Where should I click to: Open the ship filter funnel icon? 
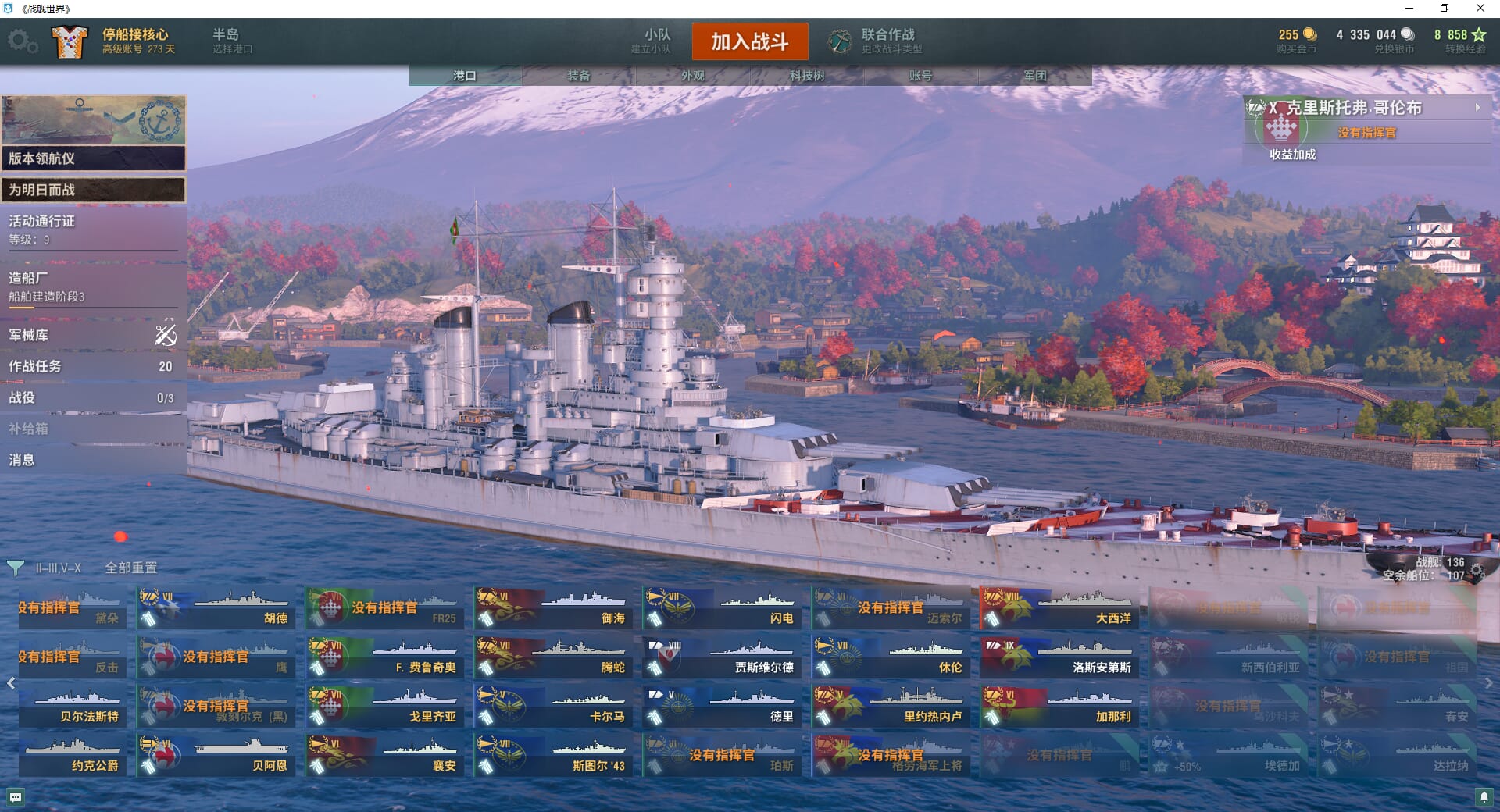[x=15, y=568]
